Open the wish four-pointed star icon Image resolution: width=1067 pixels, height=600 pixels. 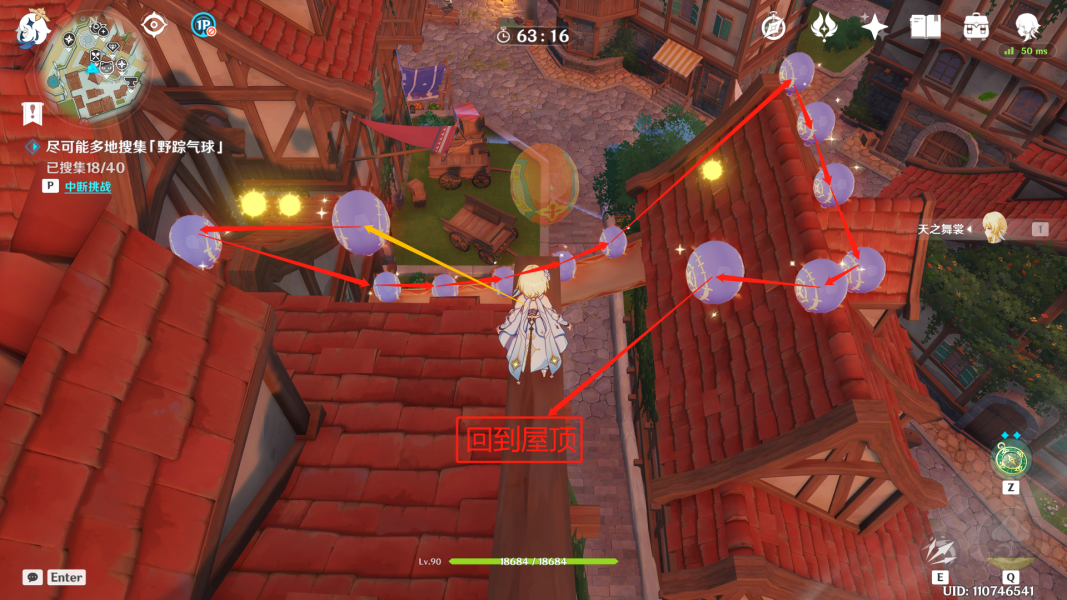point(875,27)
